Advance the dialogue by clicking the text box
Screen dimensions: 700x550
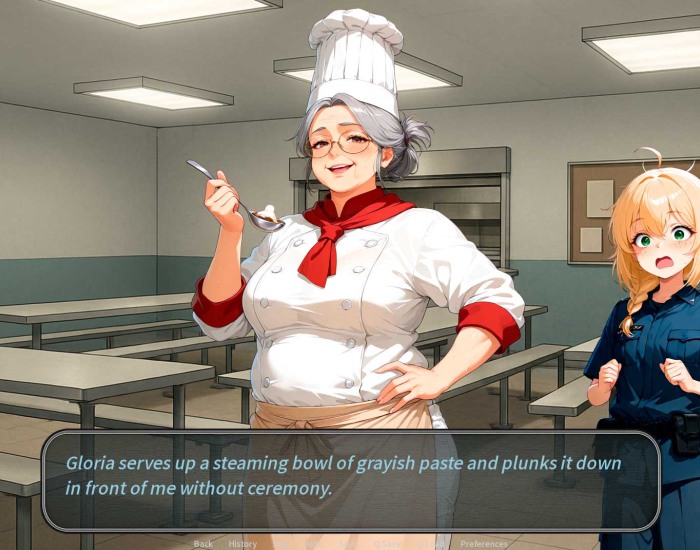tap(350, 480)
